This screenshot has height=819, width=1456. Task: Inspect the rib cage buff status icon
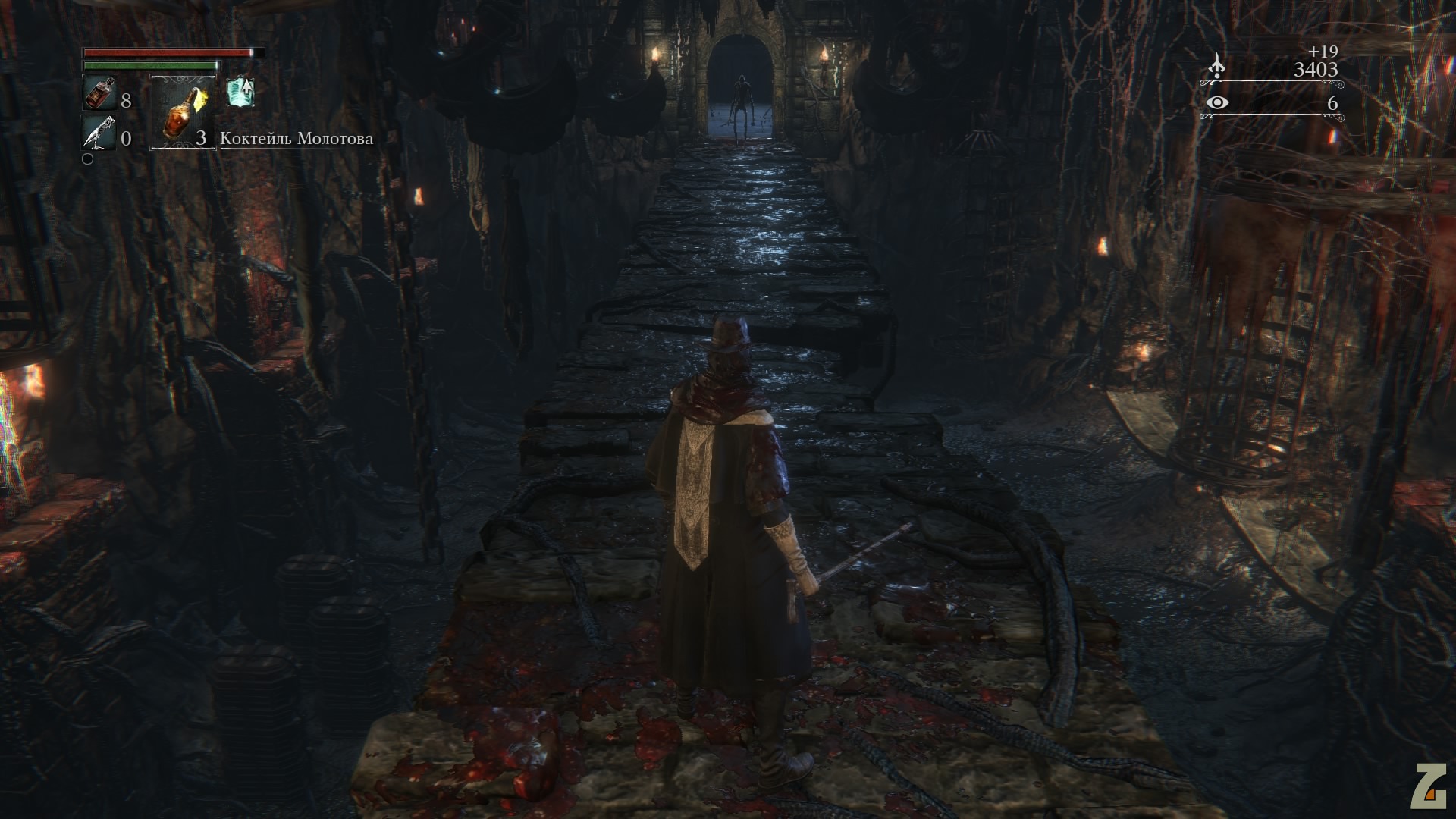pyautogui.click(x=240, y=93)
